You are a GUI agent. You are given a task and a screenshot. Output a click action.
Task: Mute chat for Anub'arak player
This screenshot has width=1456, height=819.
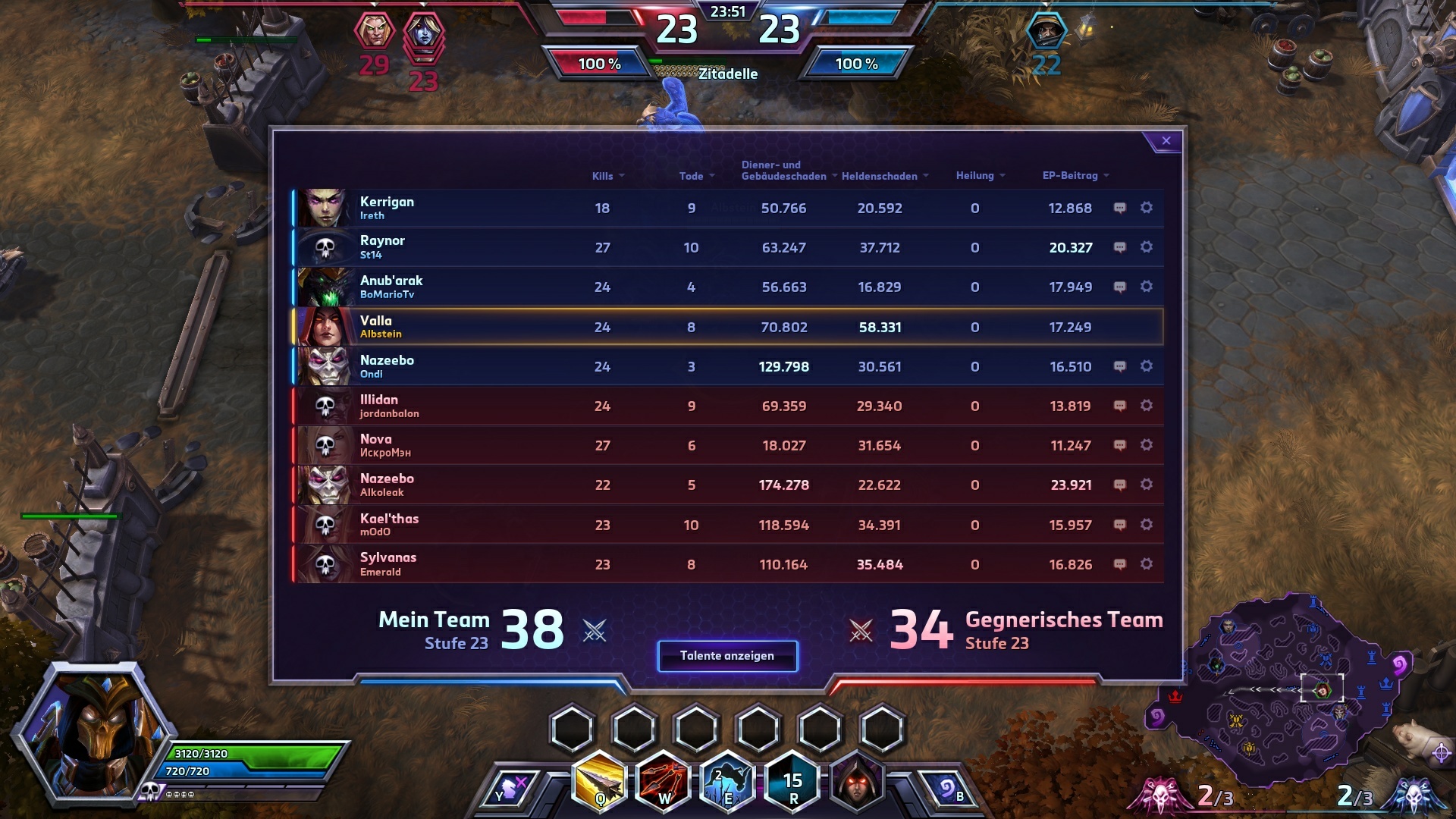[1119, 287]
